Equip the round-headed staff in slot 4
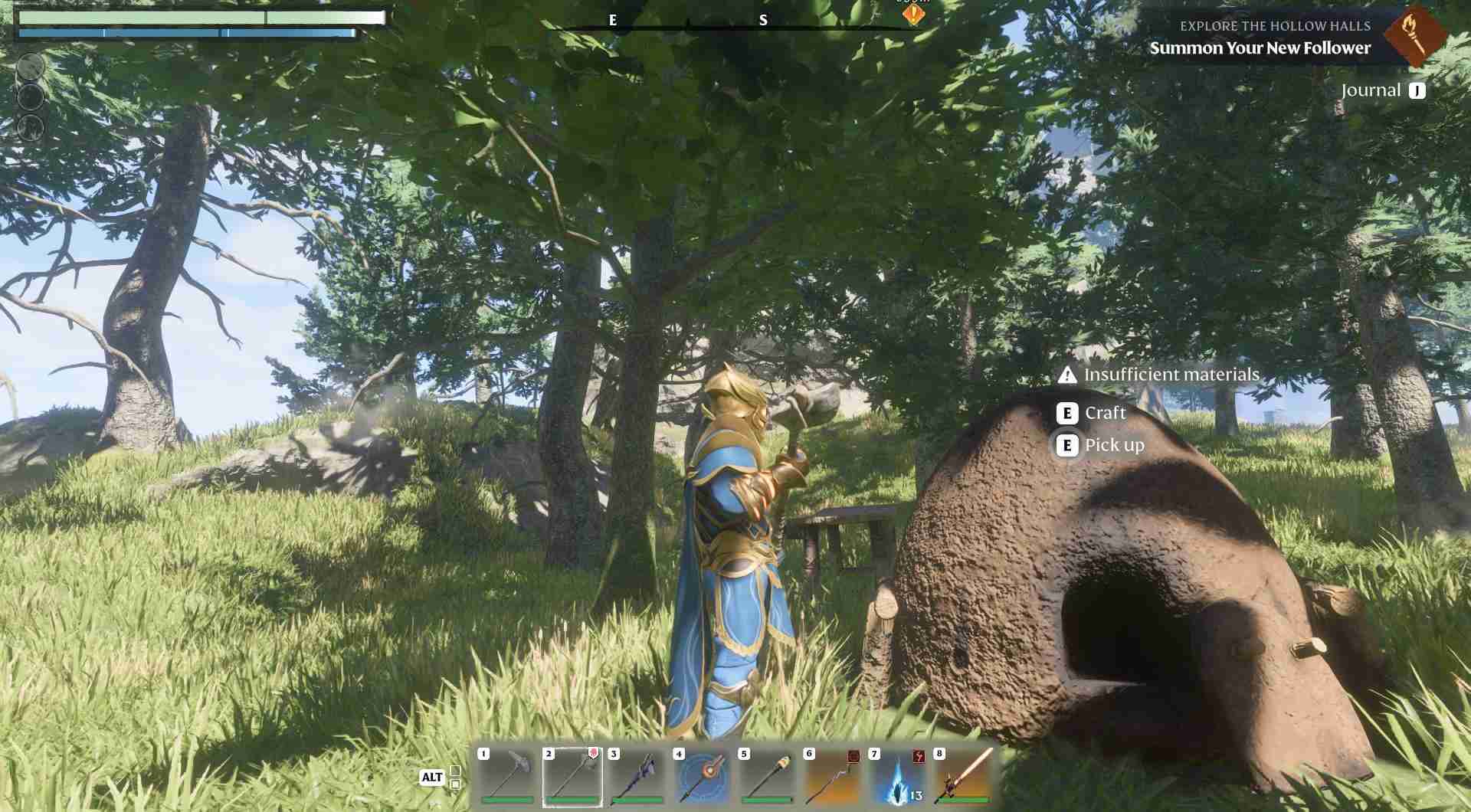1471x812 pixels. click(703, 777)
